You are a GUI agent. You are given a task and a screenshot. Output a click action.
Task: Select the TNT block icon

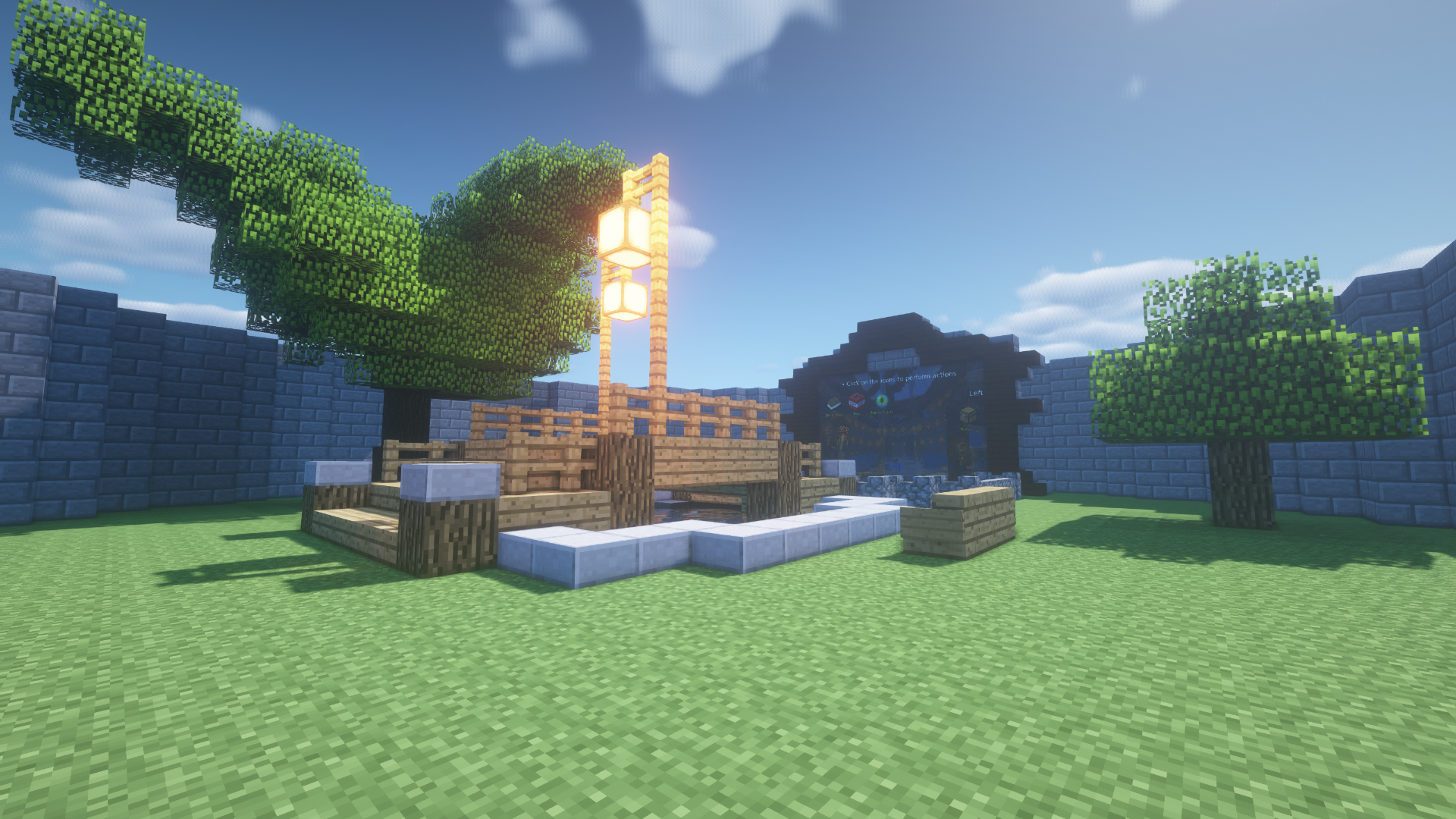(857, 400)
